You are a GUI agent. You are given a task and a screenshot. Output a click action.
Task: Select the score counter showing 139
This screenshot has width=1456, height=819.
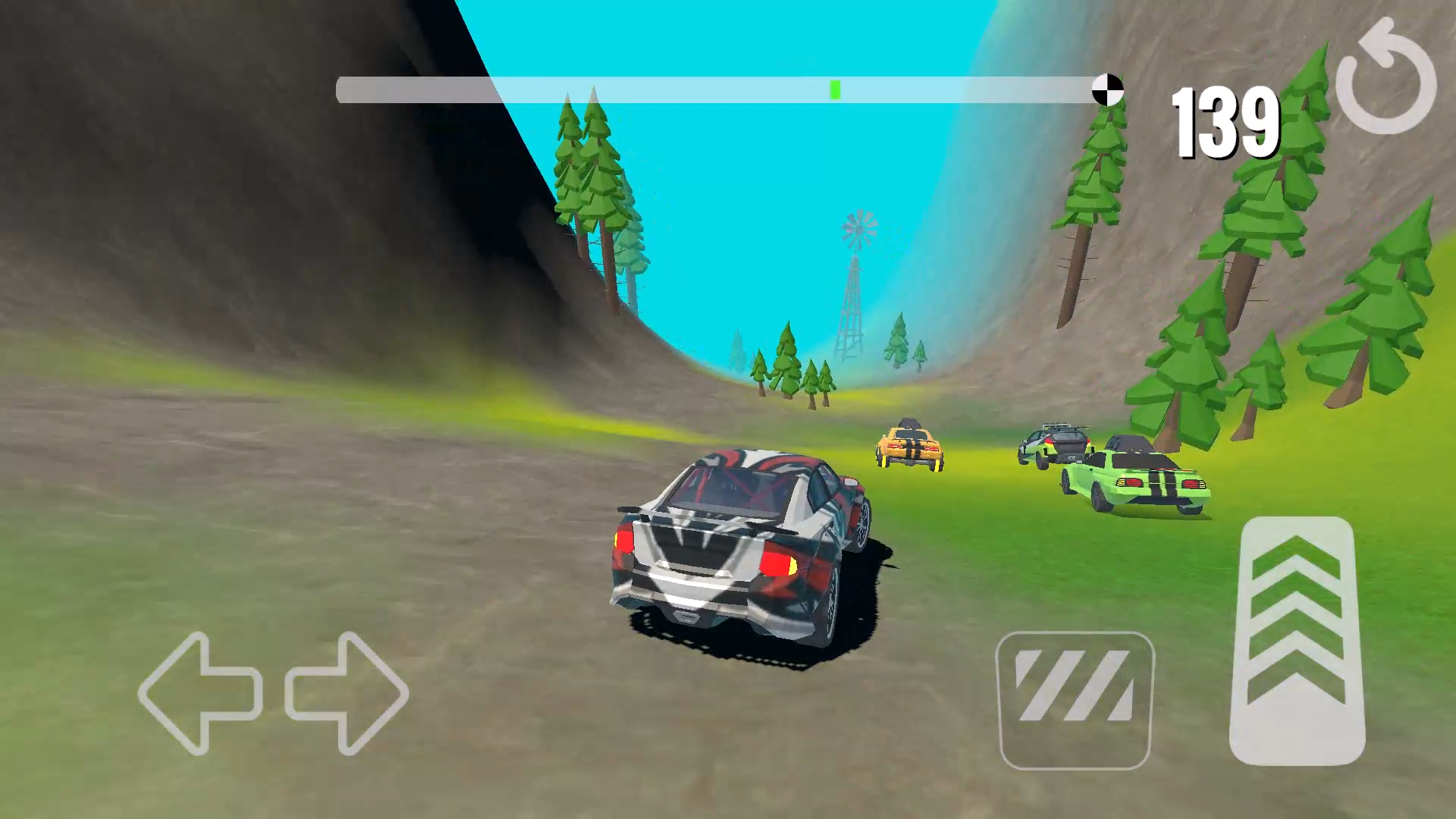(x=1224, y=121)
